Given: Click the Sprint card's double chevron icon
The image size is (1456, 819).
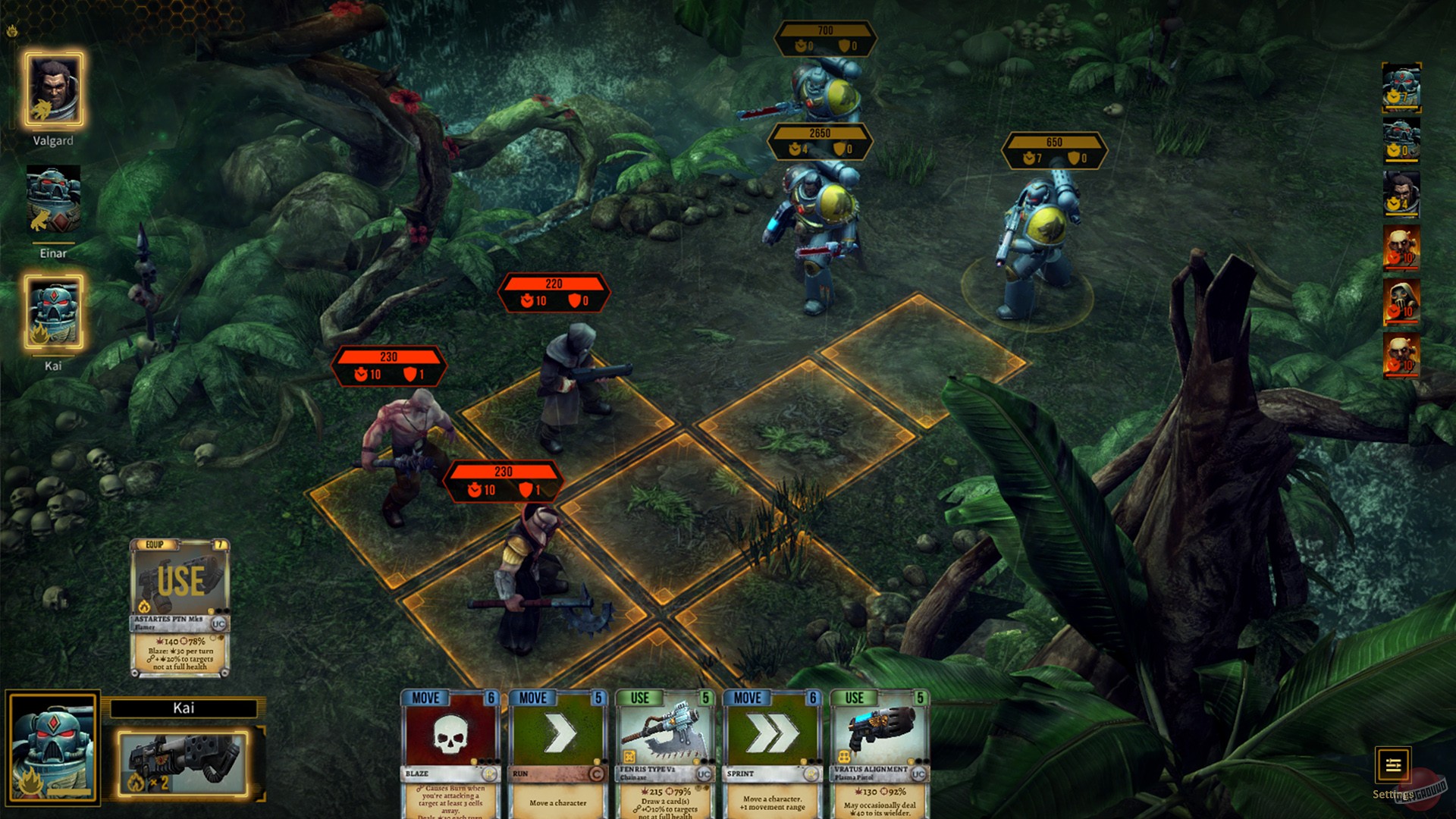Looking at the screenshot, I should click(x=772, y=732).
